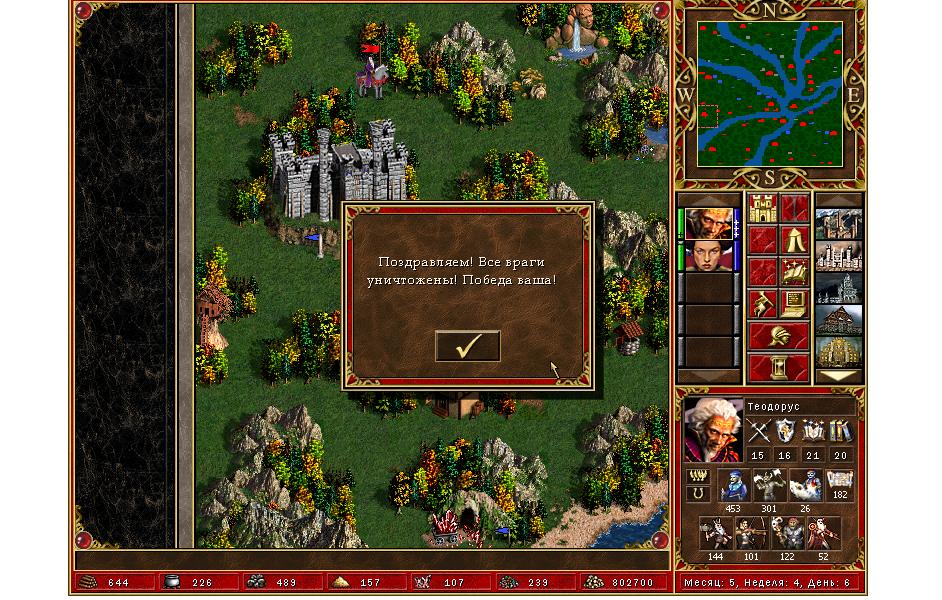Open the kingdom overview castle button
This screenshot has height=600, width=942.
coord(763,209)
